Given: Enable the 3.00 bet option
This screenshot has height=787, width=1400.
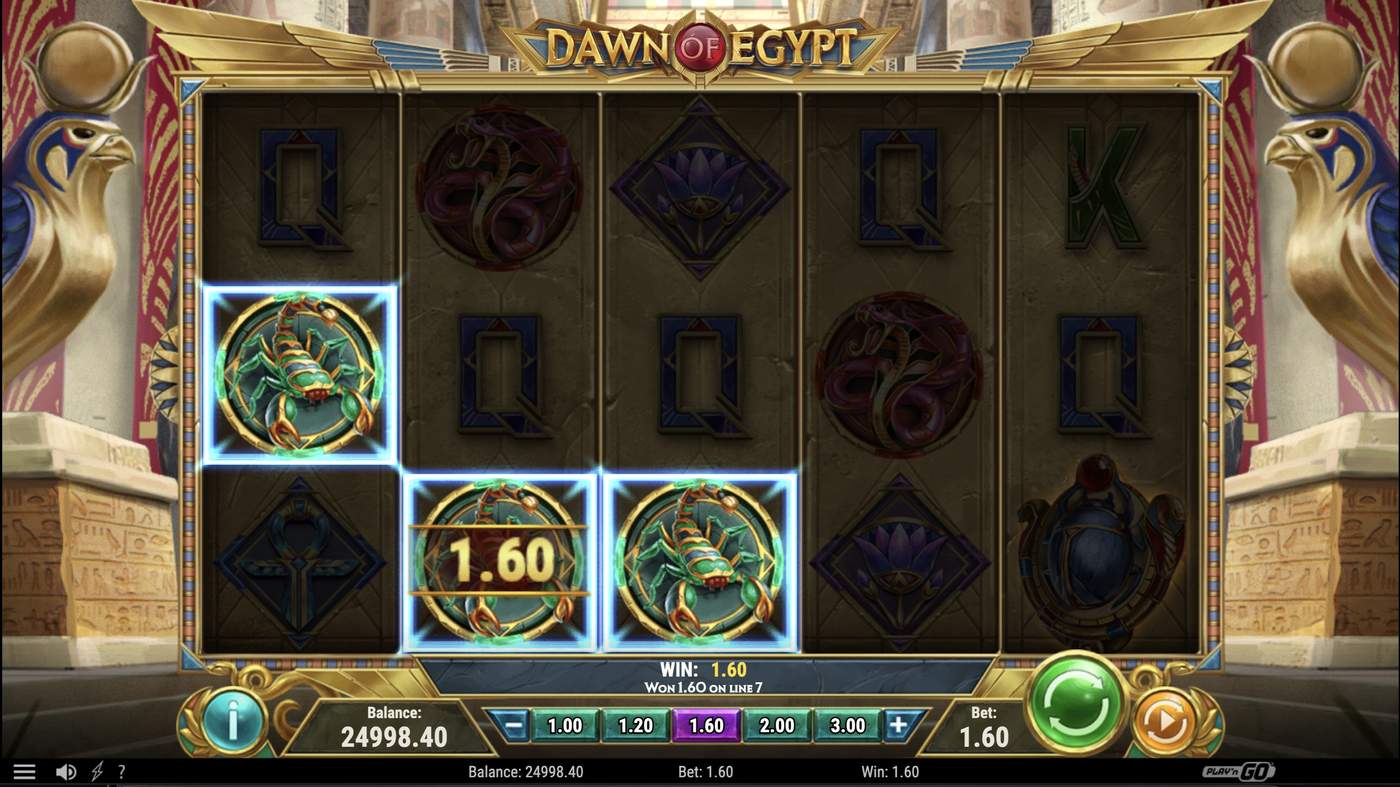Looking at the screenshot, I should click(x=846, y=725).
